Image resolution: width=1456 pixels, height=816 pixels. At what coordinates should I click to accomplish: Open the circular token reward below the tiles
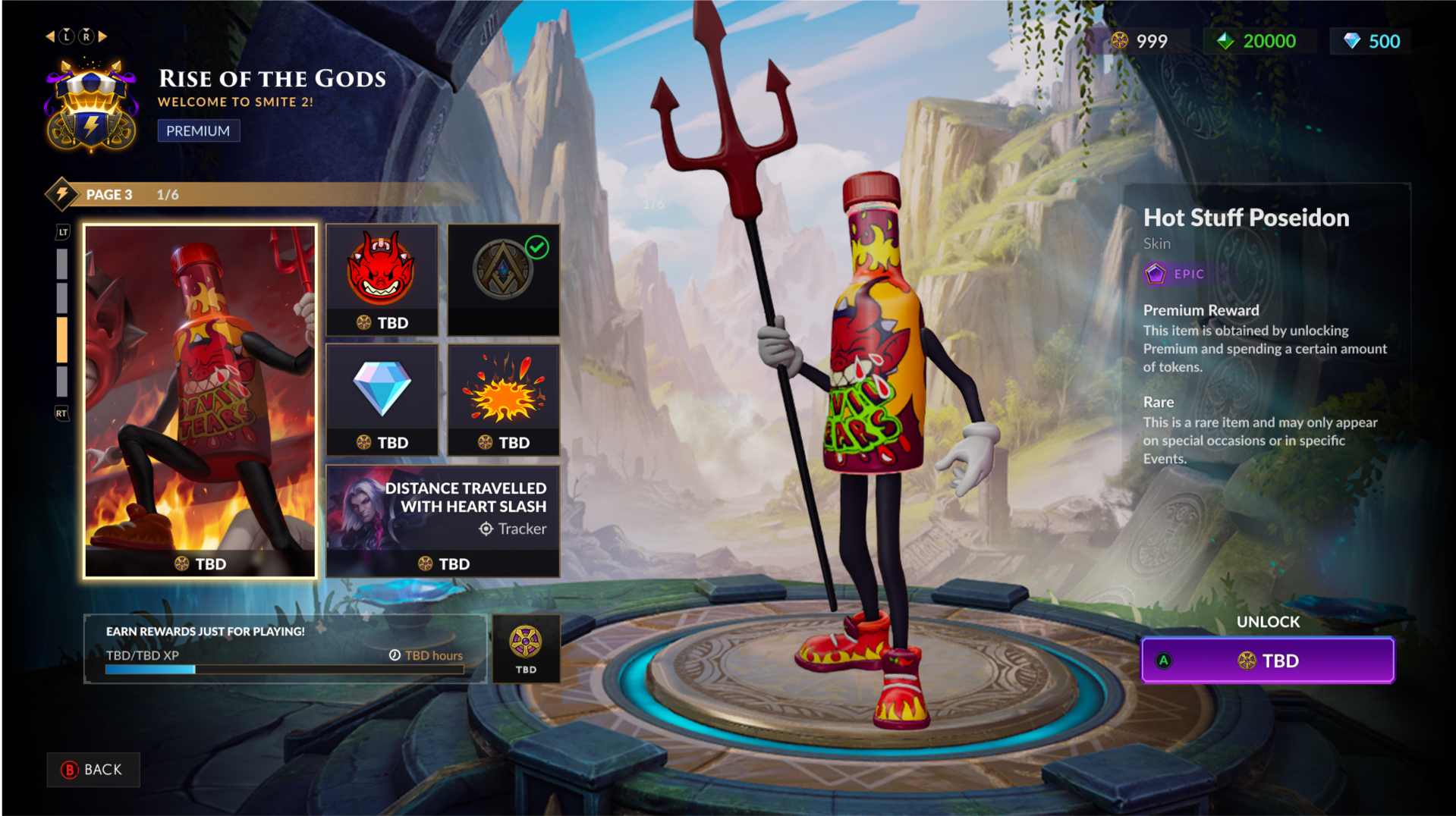tap(527, 648)
